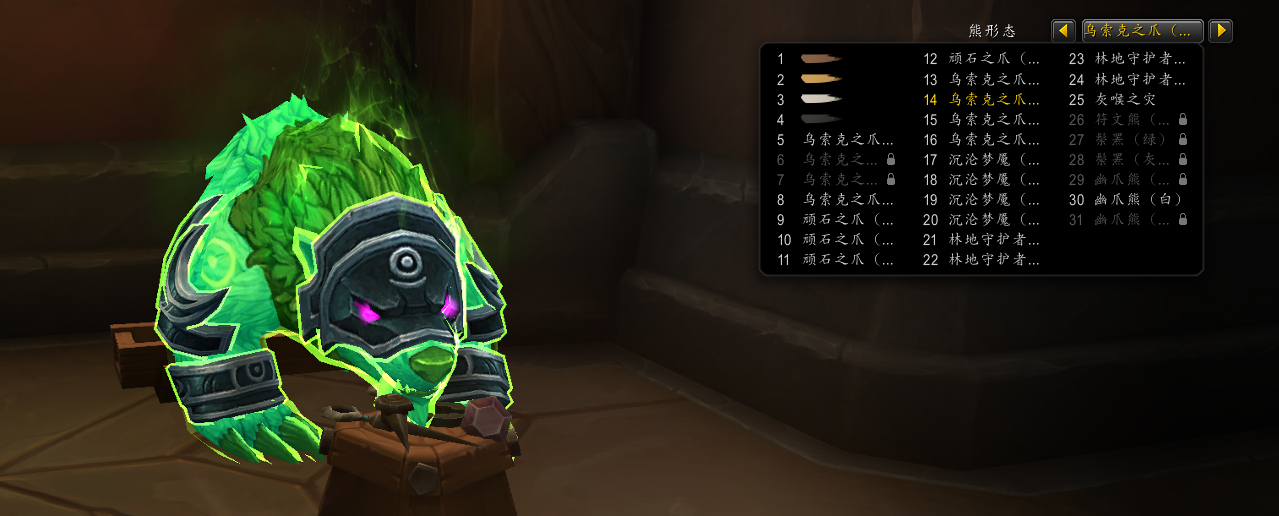This screenshot has height=516, width=1279.
Task: Click the previous bear form arrow
Action: [1064, 31]
